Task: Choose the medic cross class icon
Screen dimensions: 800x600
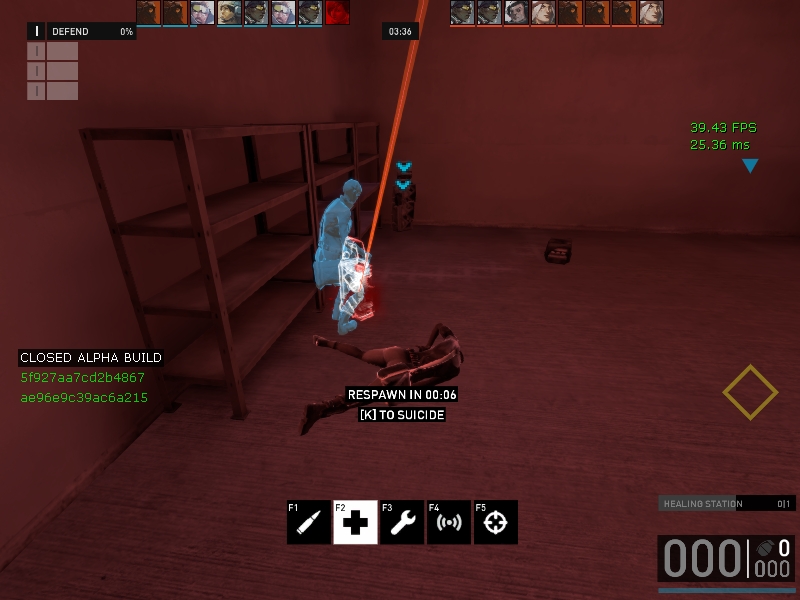Action: pos(355,522)
